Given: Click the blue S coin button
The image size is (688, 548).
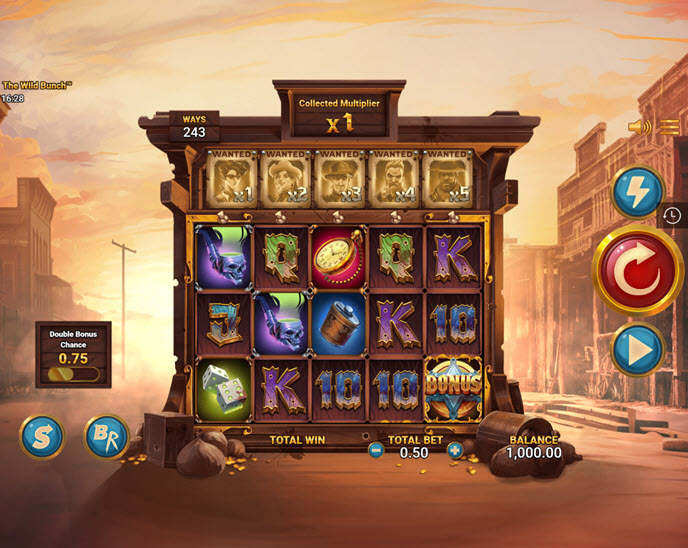Looking at the screenshot, I should tap(42, 436).
